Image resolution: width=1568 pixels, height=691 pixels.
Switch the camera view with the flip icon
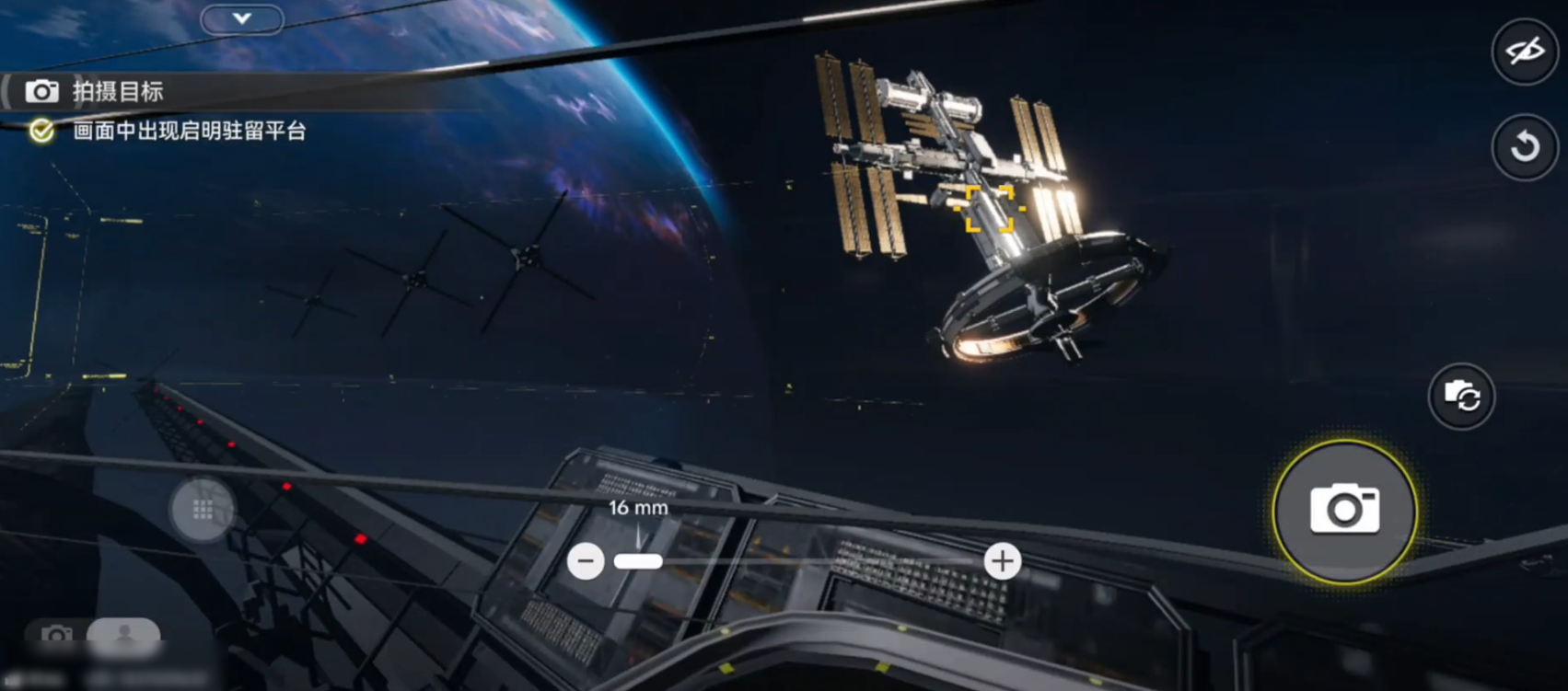pos(1461,397)
